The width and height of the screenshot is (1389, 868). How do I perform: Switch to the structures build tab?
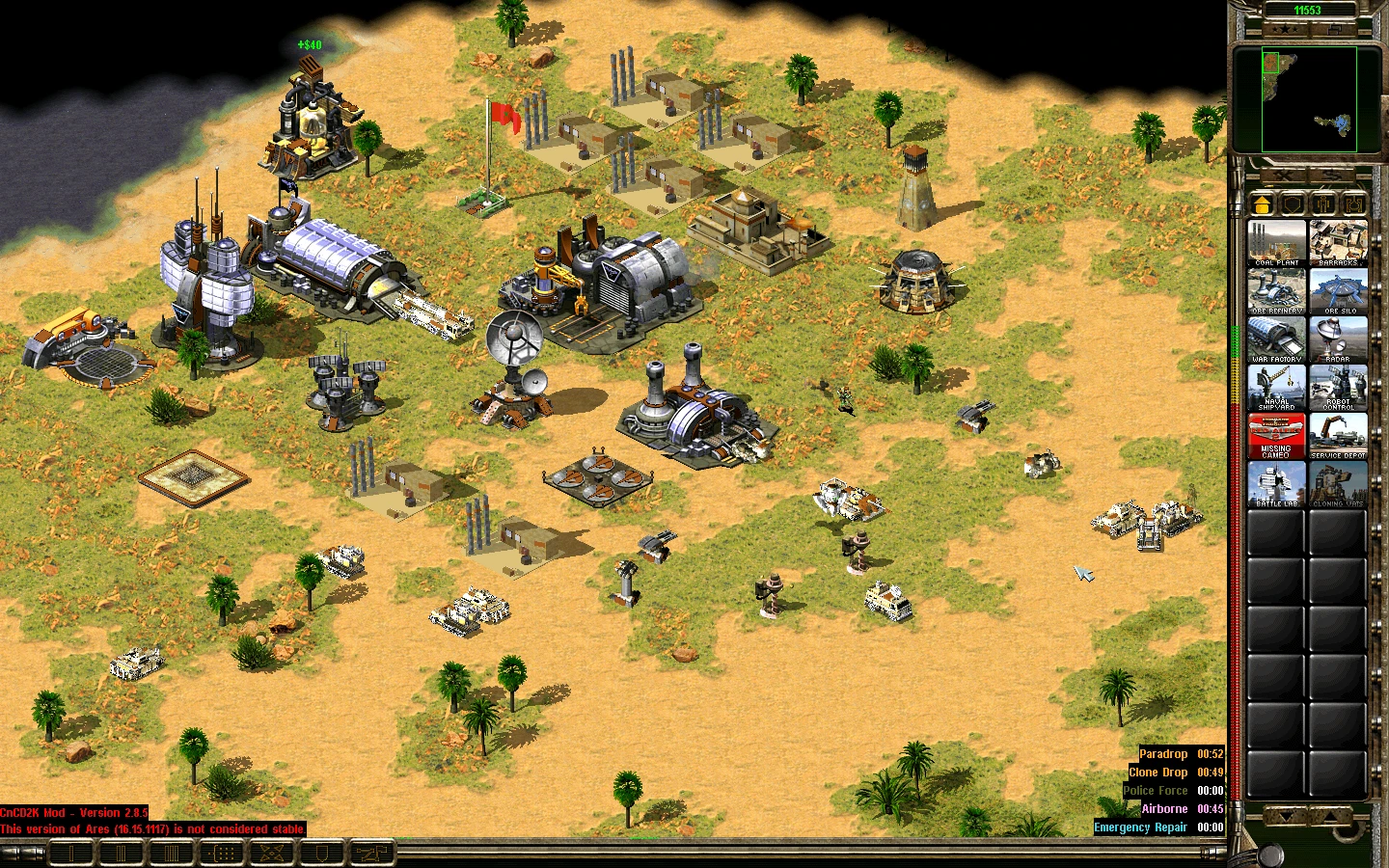pos(1262,203)
